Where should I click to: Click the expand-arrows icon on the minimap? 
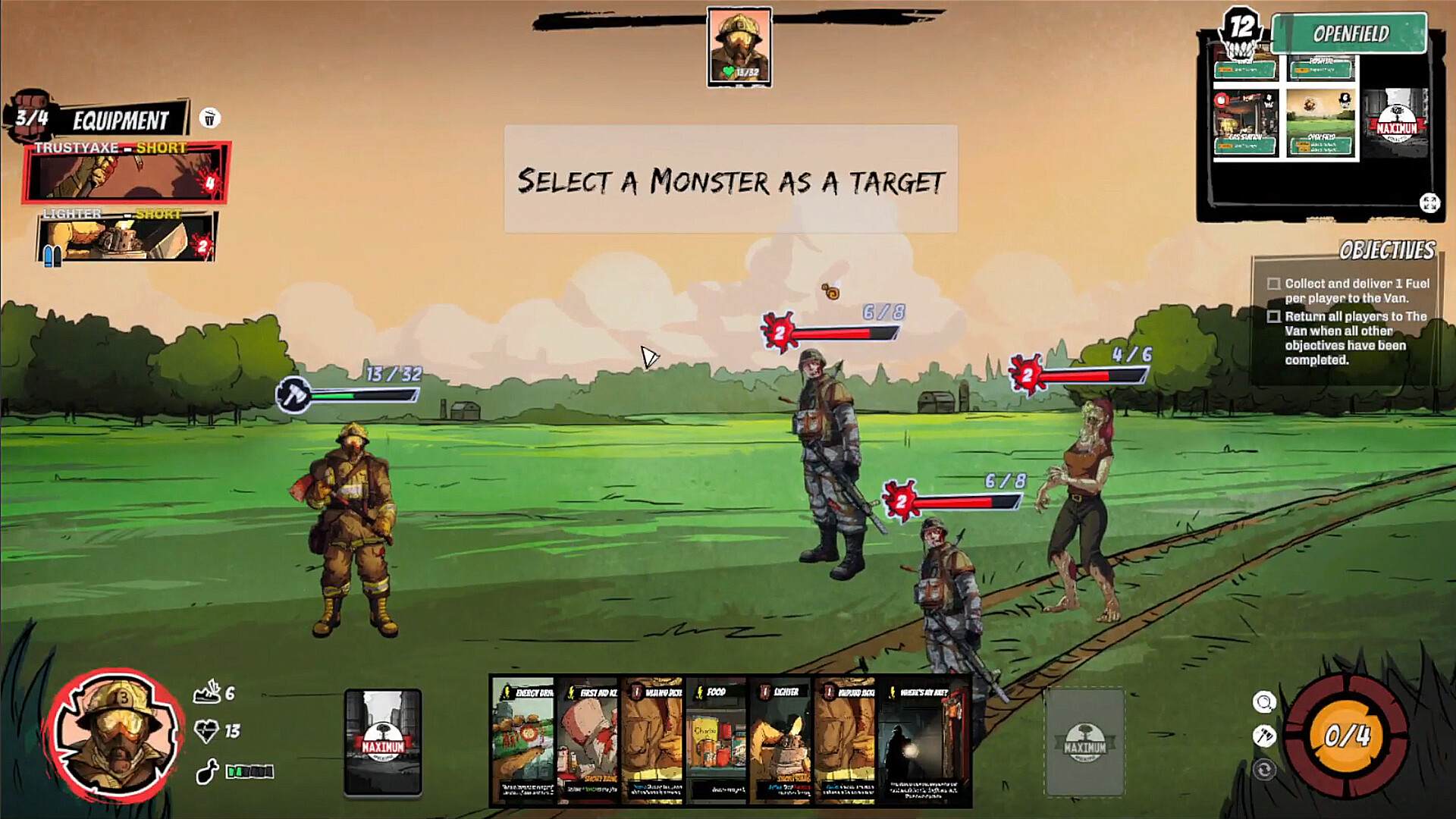[x=1429, y=202]
